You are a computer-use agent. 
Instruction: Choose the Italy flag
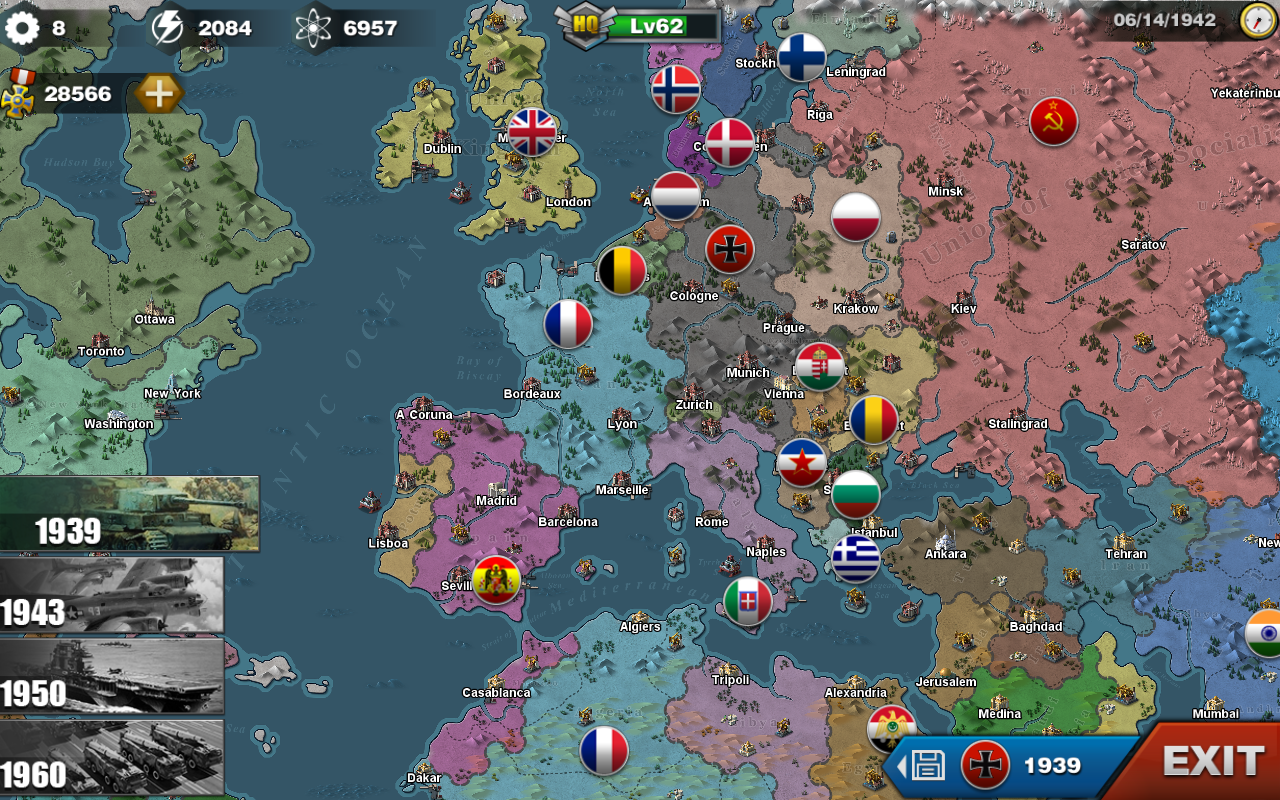[748, 601]
